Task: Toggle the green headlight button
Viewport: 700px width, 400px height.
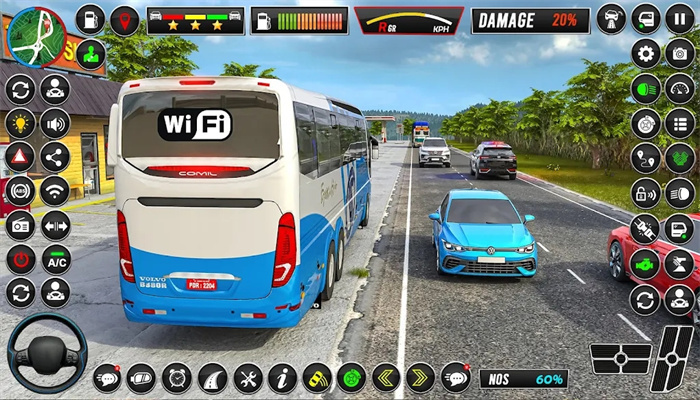Action: (645, 89)
